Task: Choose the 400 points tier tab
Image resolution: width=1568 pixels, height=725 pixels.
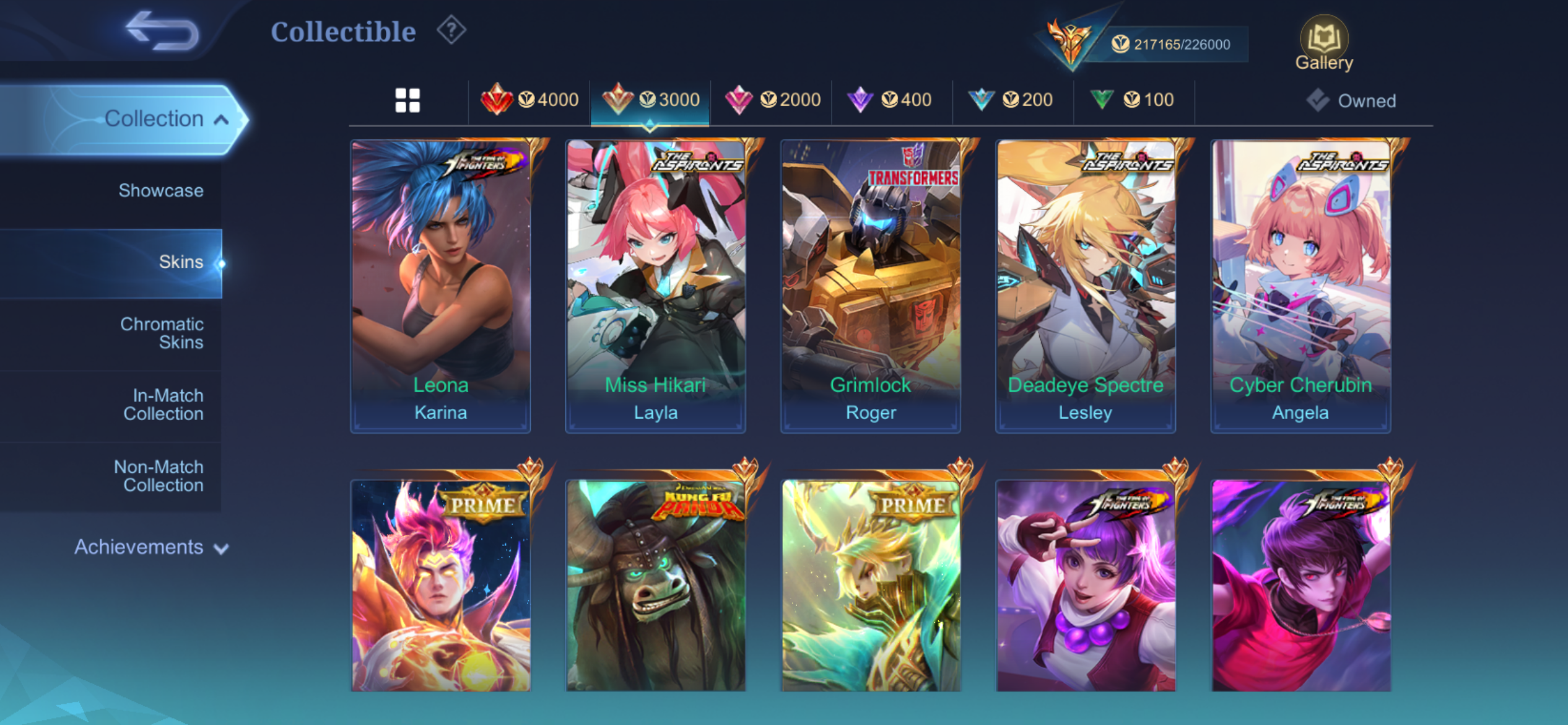Action: 892,100
